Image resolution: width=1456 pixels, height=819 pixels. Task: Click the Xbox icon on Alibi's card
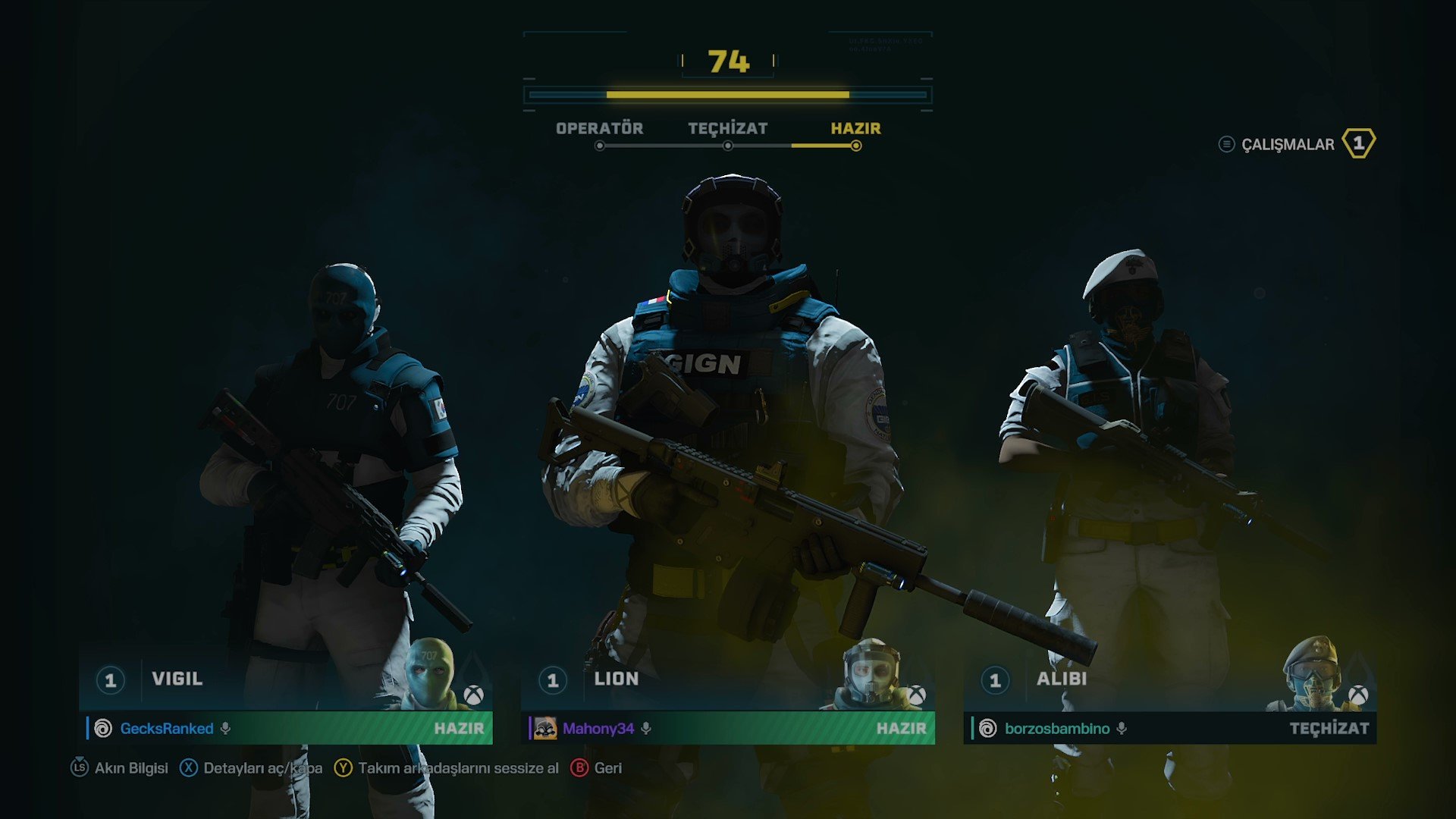pyautogui.click(x=1357, y=694)
